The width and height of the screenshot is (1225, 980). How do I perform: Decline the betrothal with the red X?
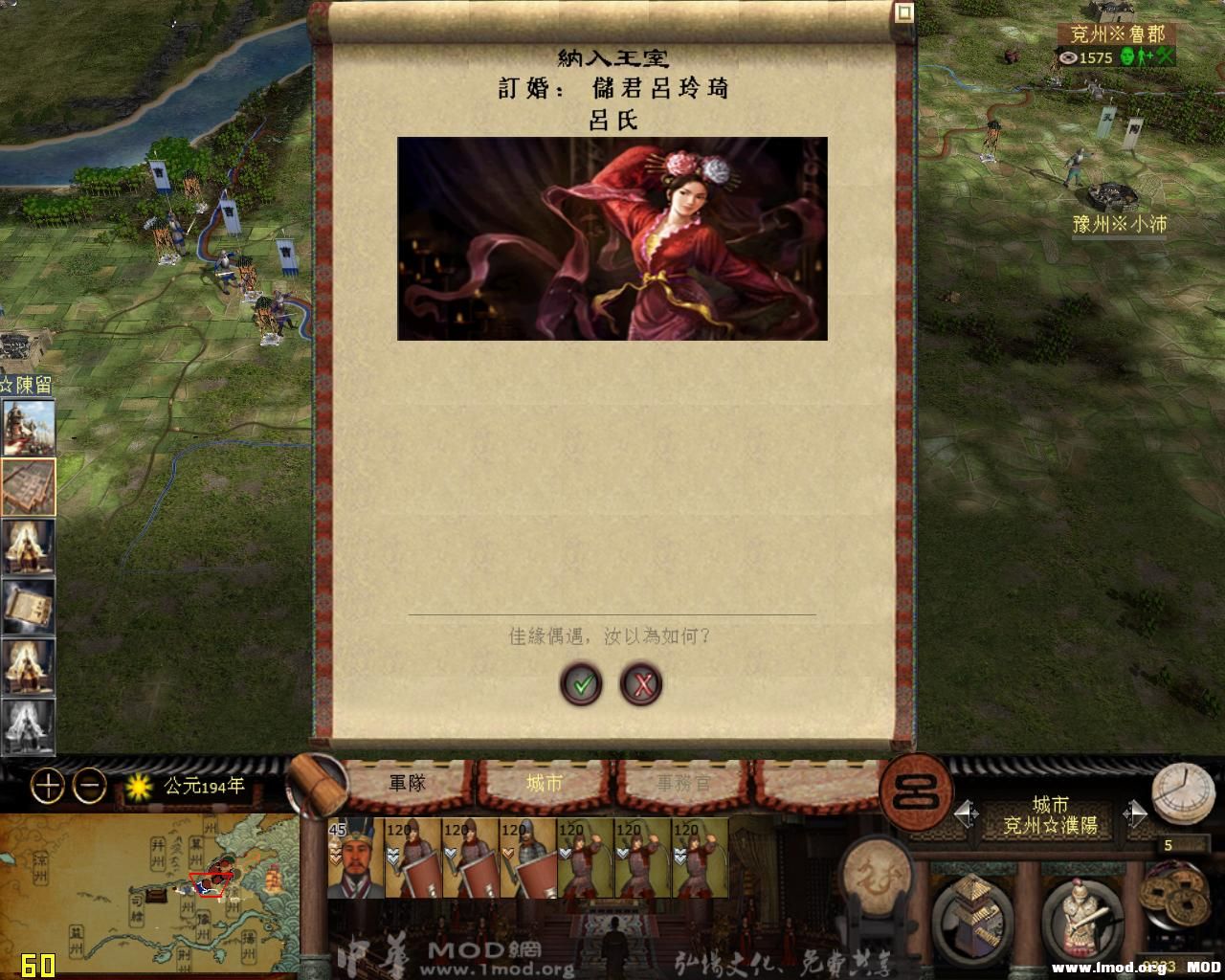point(643,684)
